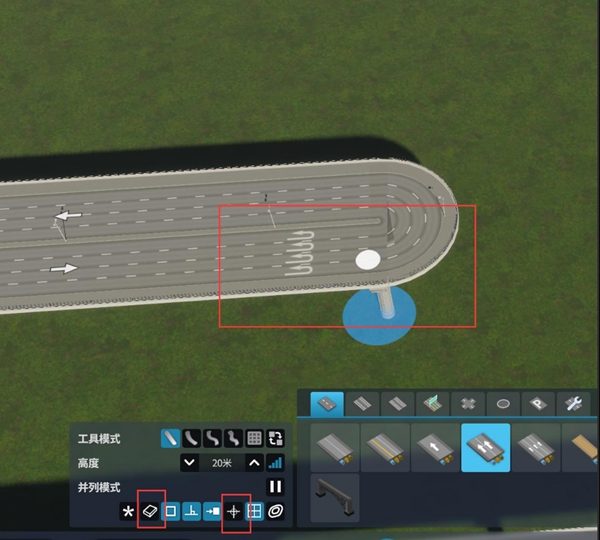Select the dark bridge structure thumbnail

[334, 497]
